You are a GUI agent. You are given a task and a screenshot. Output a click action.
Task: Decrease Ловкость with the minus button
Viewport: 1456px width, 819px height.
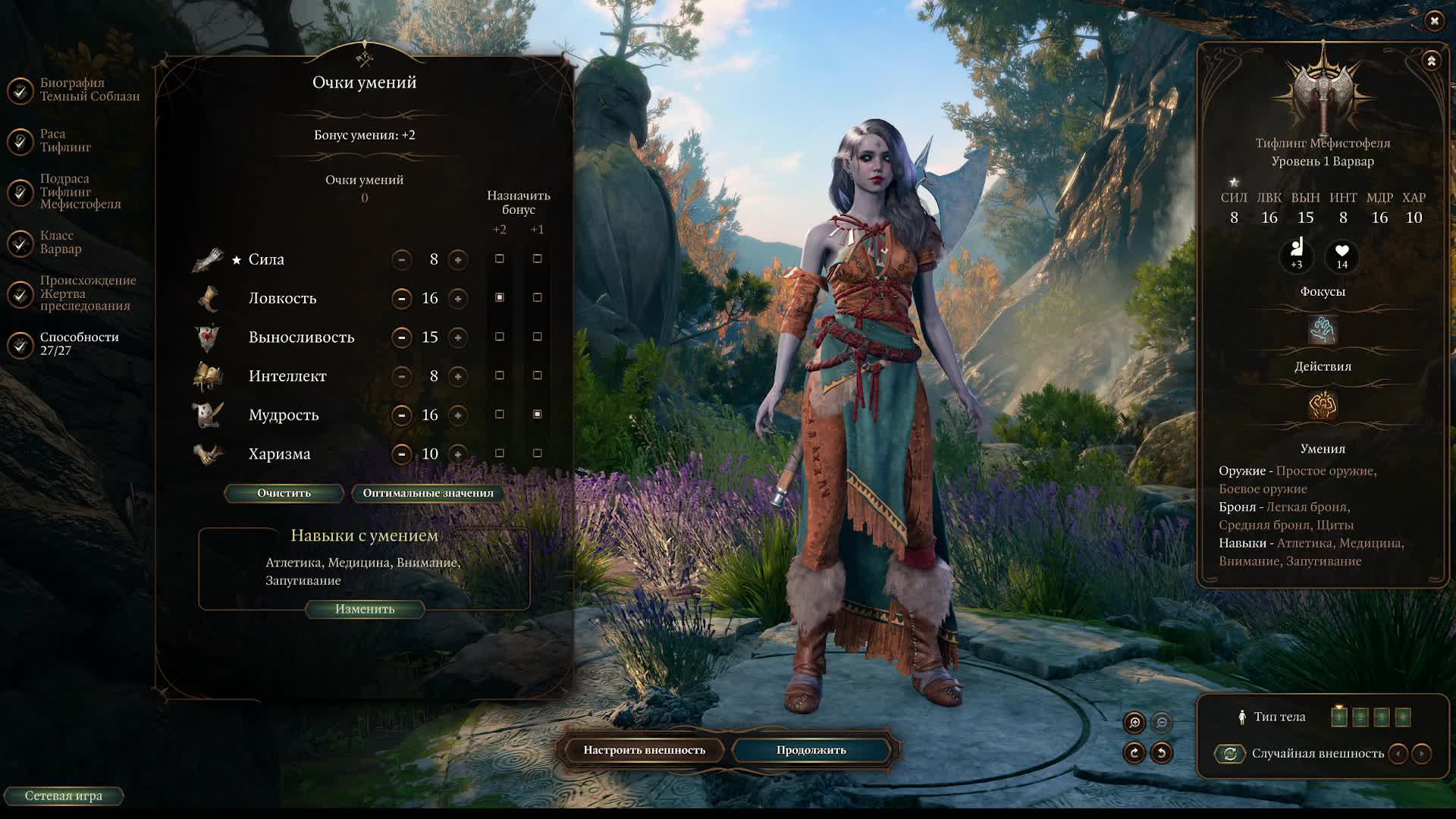click(401, 299)
